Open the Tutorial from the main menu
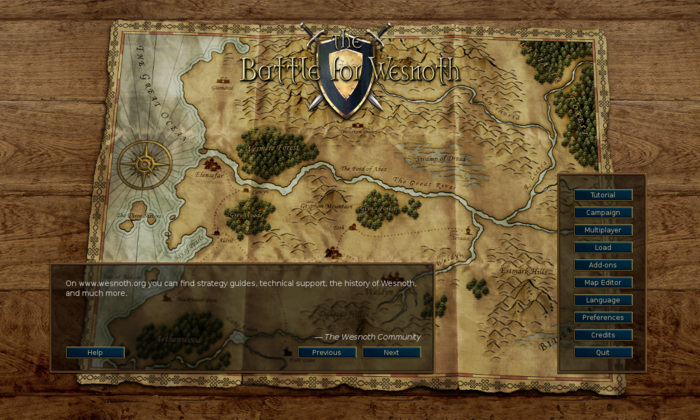Screen dimensions: 700x420 [603, 195]
